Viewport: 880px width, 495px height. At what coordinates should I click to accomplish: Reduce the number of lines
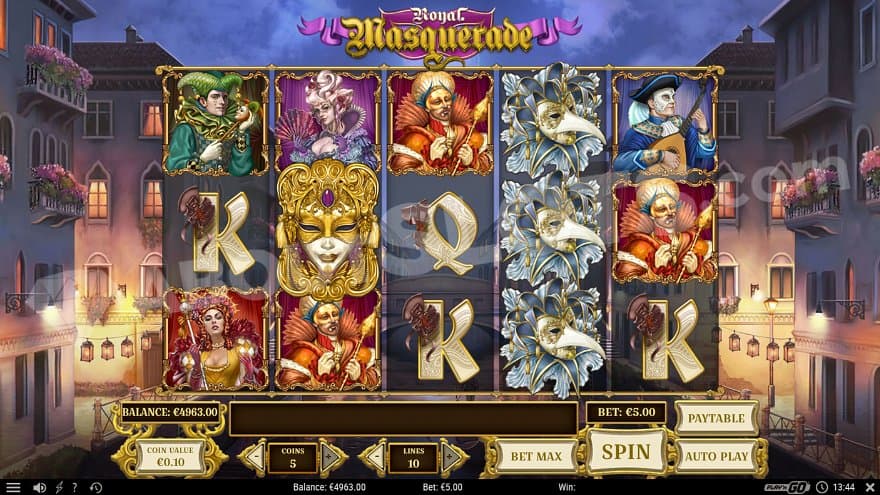pos(373,457)
